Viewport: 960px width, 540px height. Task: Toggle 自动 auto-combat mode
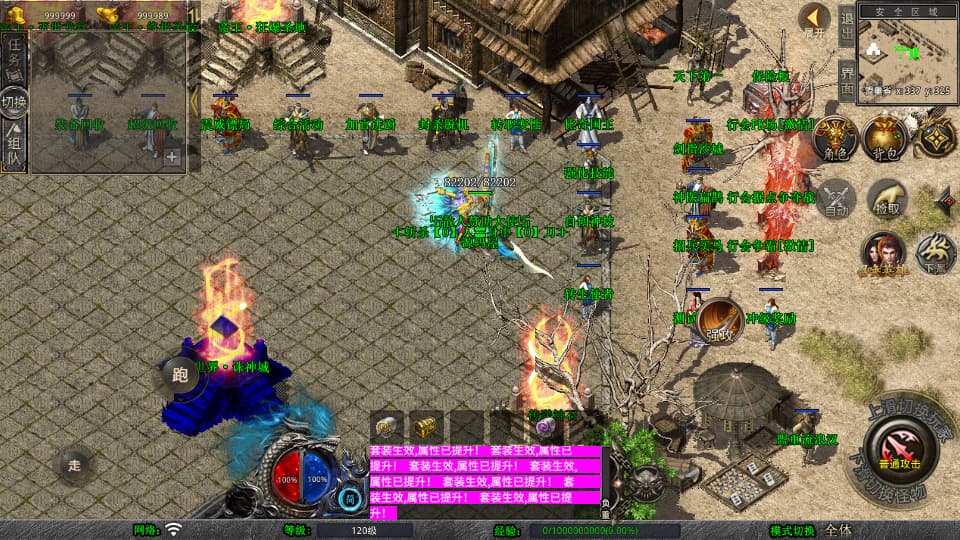point(836,200)
